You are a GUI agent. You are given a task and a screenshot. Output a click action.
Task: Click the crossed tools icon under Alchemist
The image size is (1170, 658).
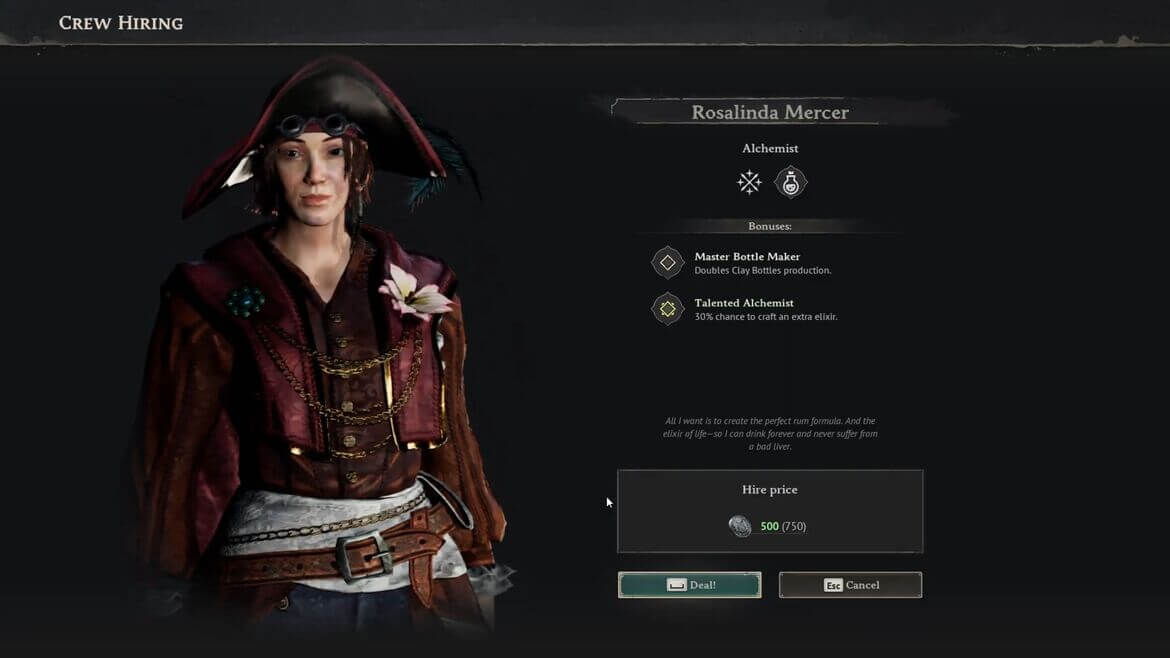(x=749, y=182)
